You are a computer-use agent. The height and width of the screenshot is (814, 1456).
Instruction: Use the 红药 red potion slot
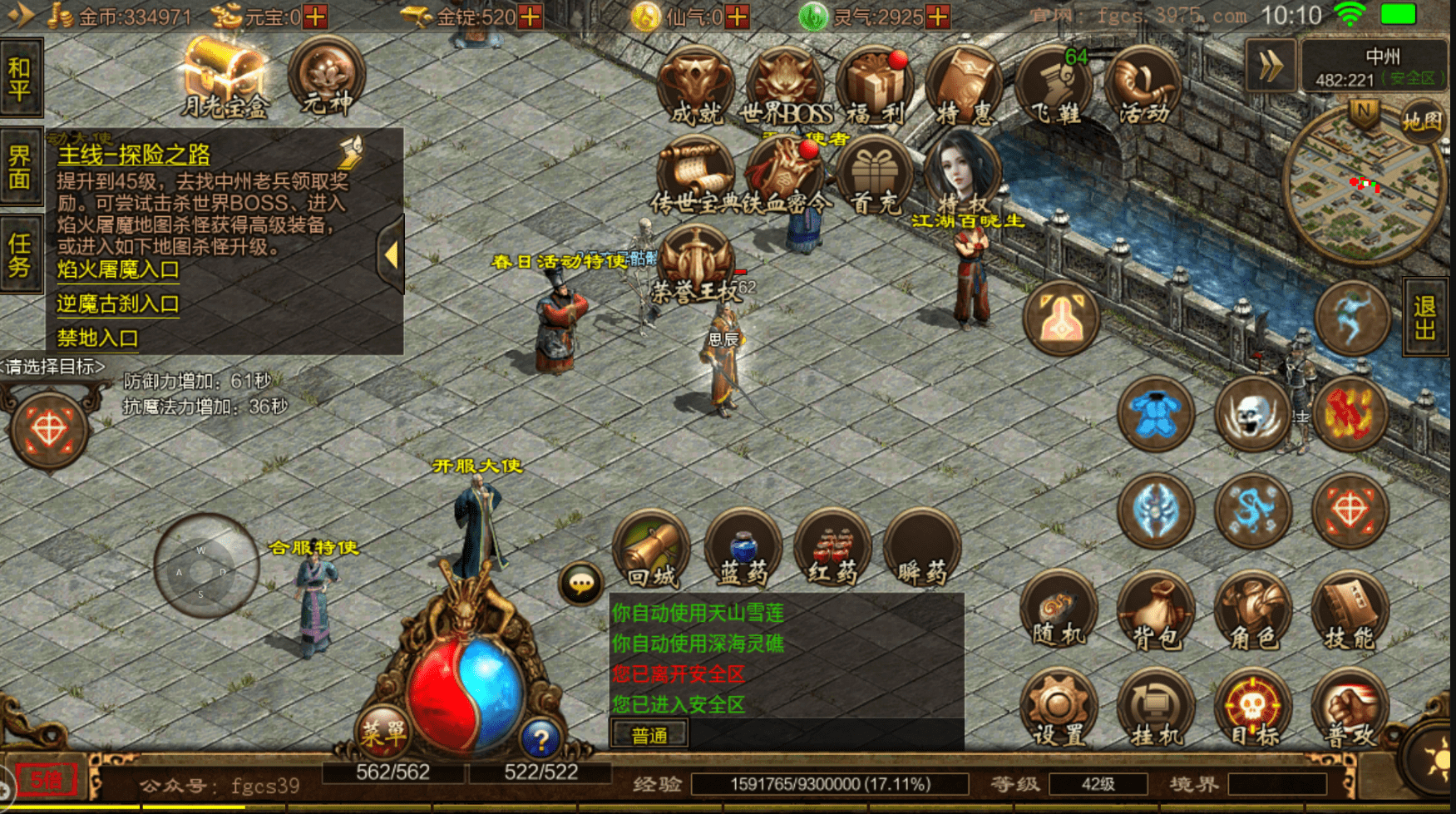coord(832,550)
